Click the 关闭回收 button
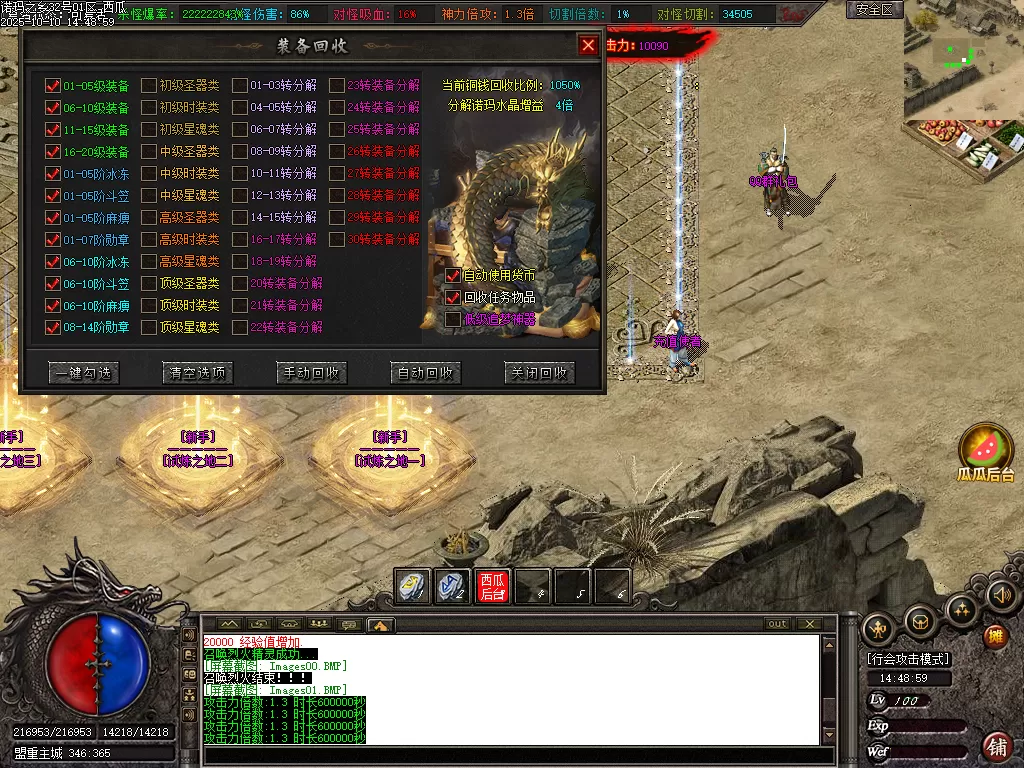The image size is (1024, 768). click(540, 373)
